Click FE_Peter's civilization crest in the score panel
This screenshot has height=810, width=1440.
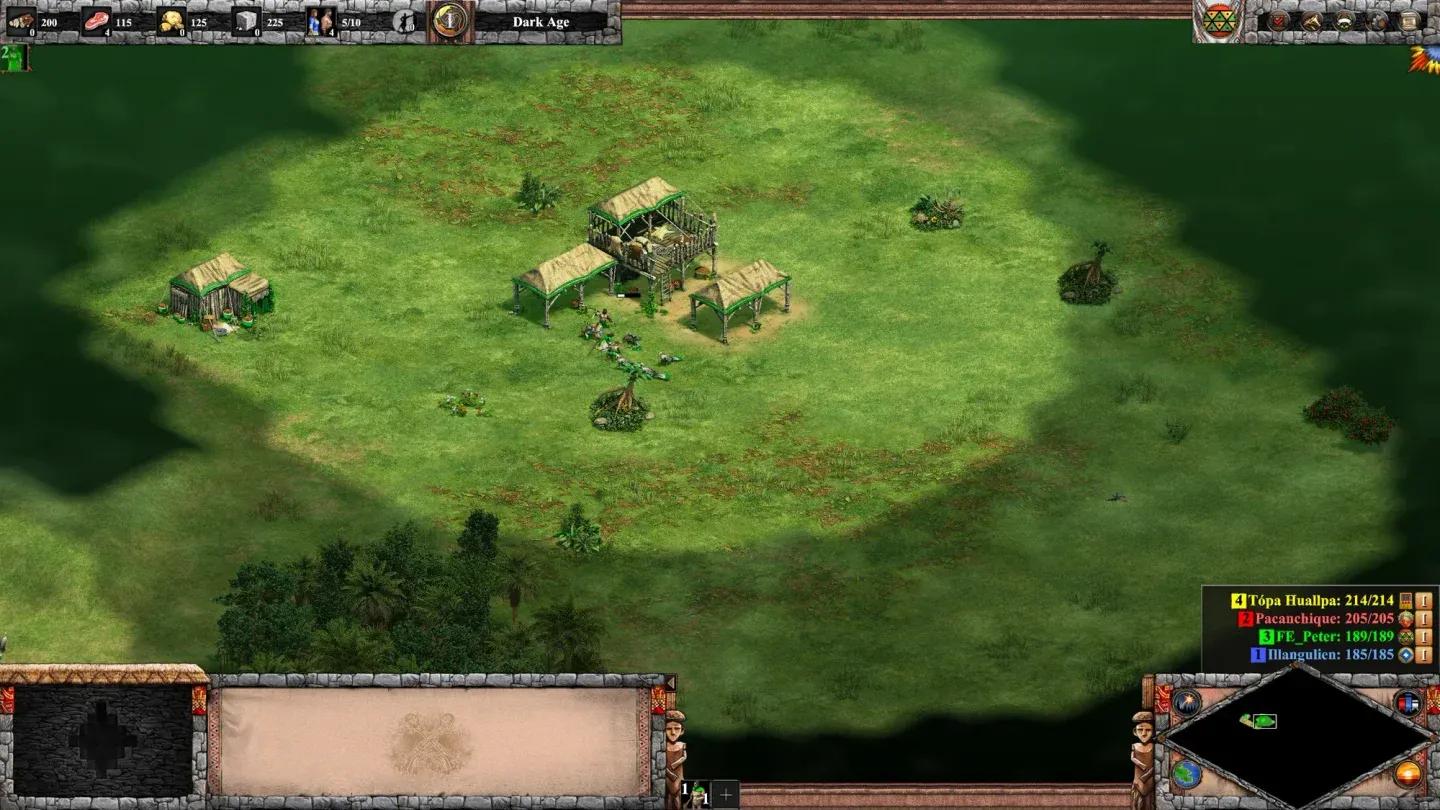click(1405, 638)
